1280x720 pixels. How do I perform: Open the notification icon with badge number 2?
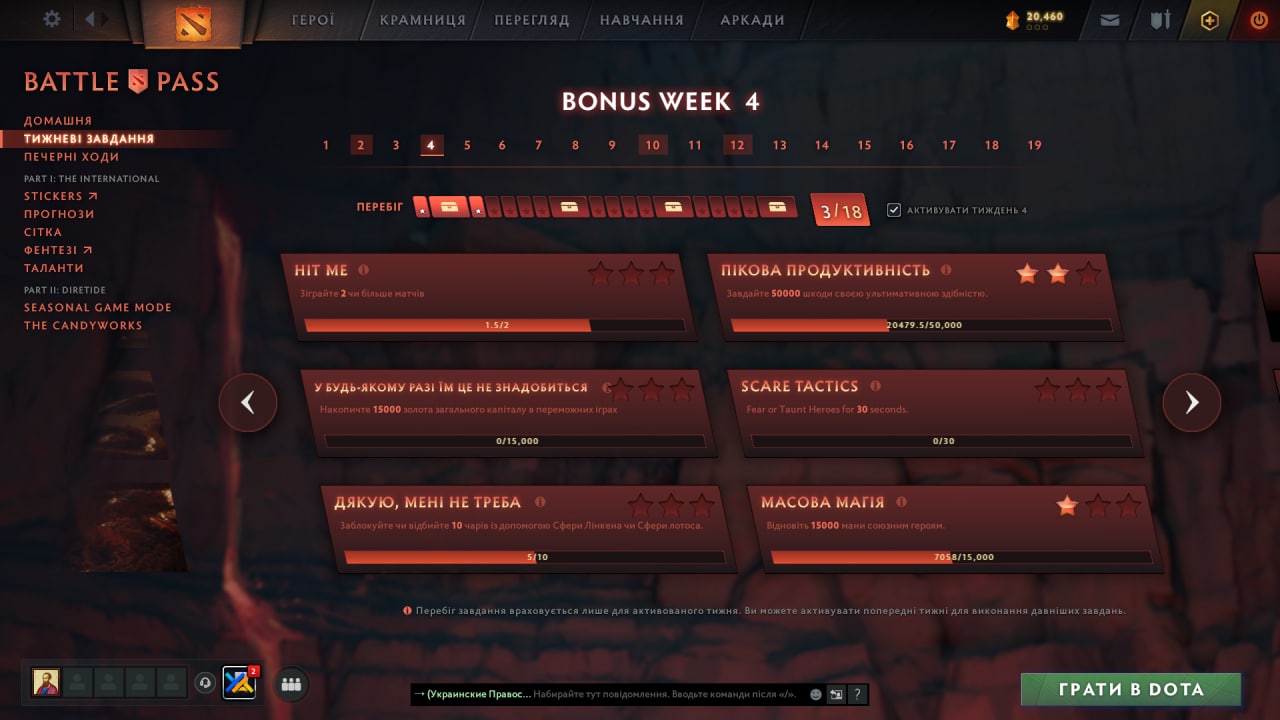(238, 684)
